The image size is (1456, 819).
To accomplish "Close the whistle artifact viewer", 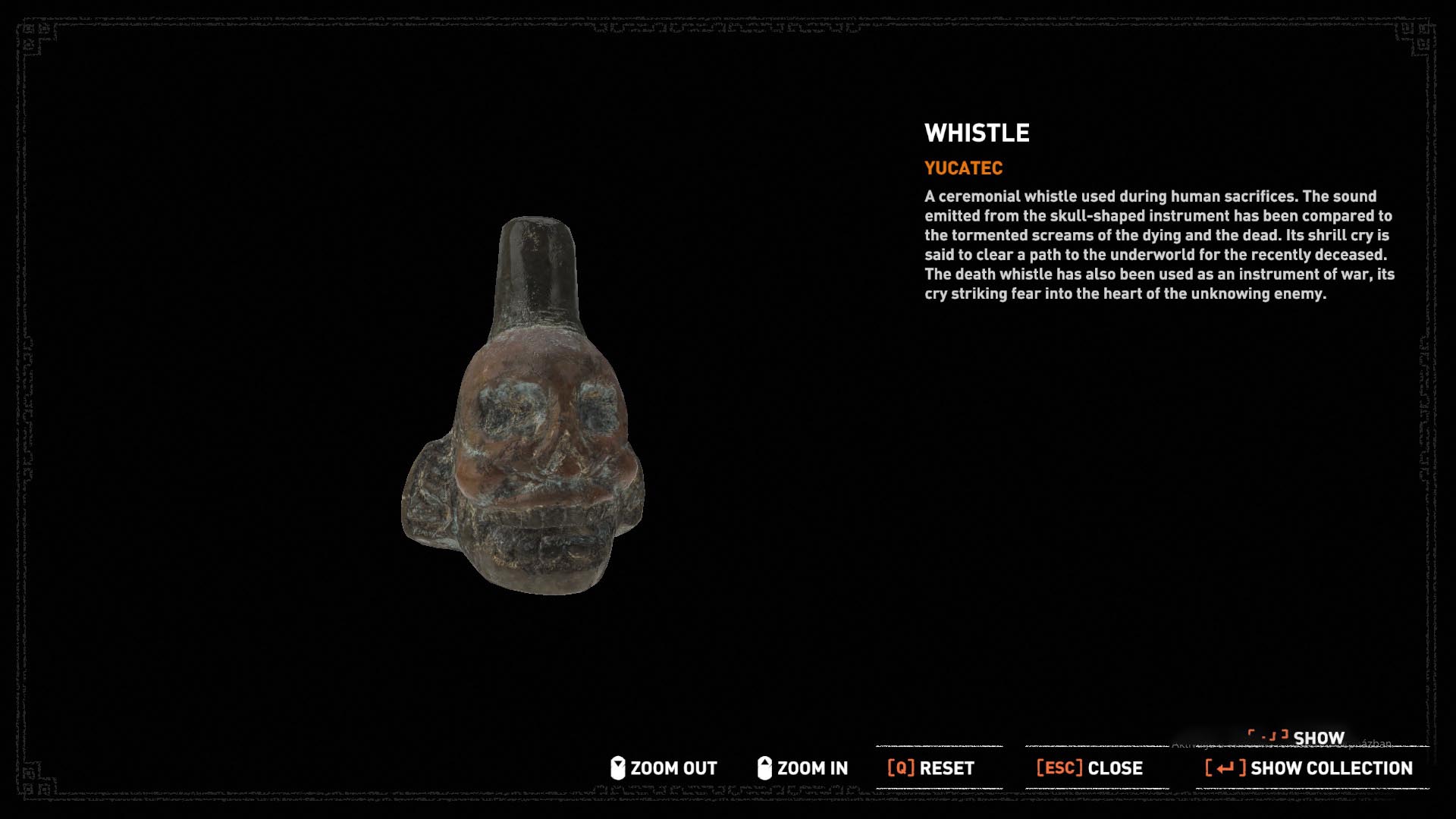I will click(x=1090, y=768).
